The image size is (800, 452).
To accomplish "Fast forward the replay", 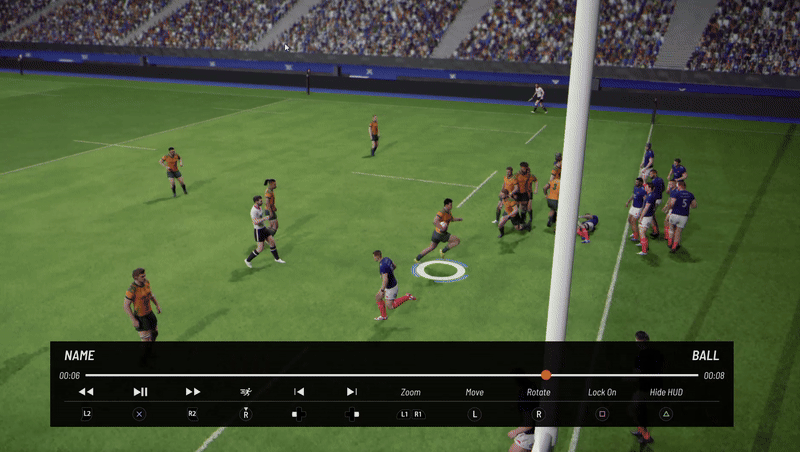I will 193,392.
